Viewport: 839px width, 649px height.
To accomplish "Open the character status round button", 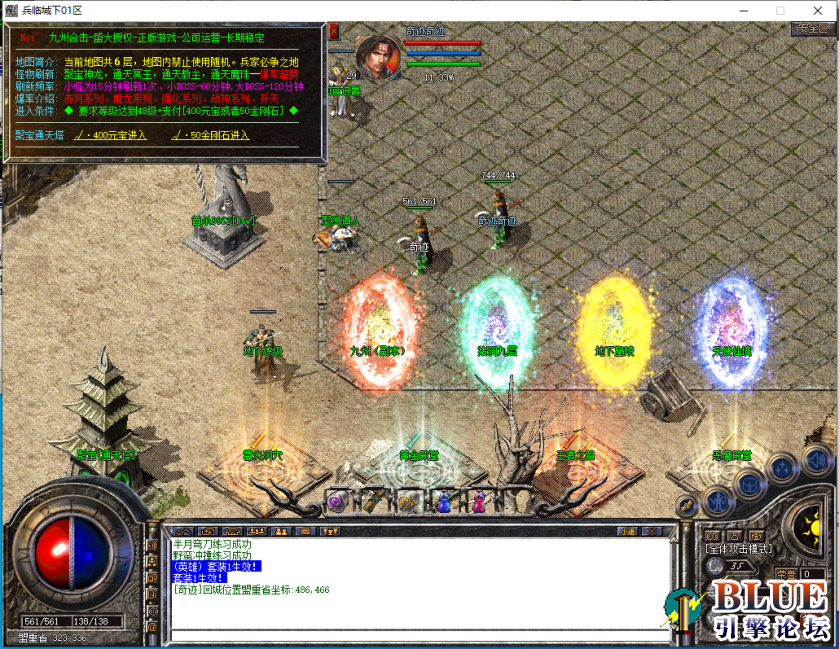I will (x=716, y=499).
